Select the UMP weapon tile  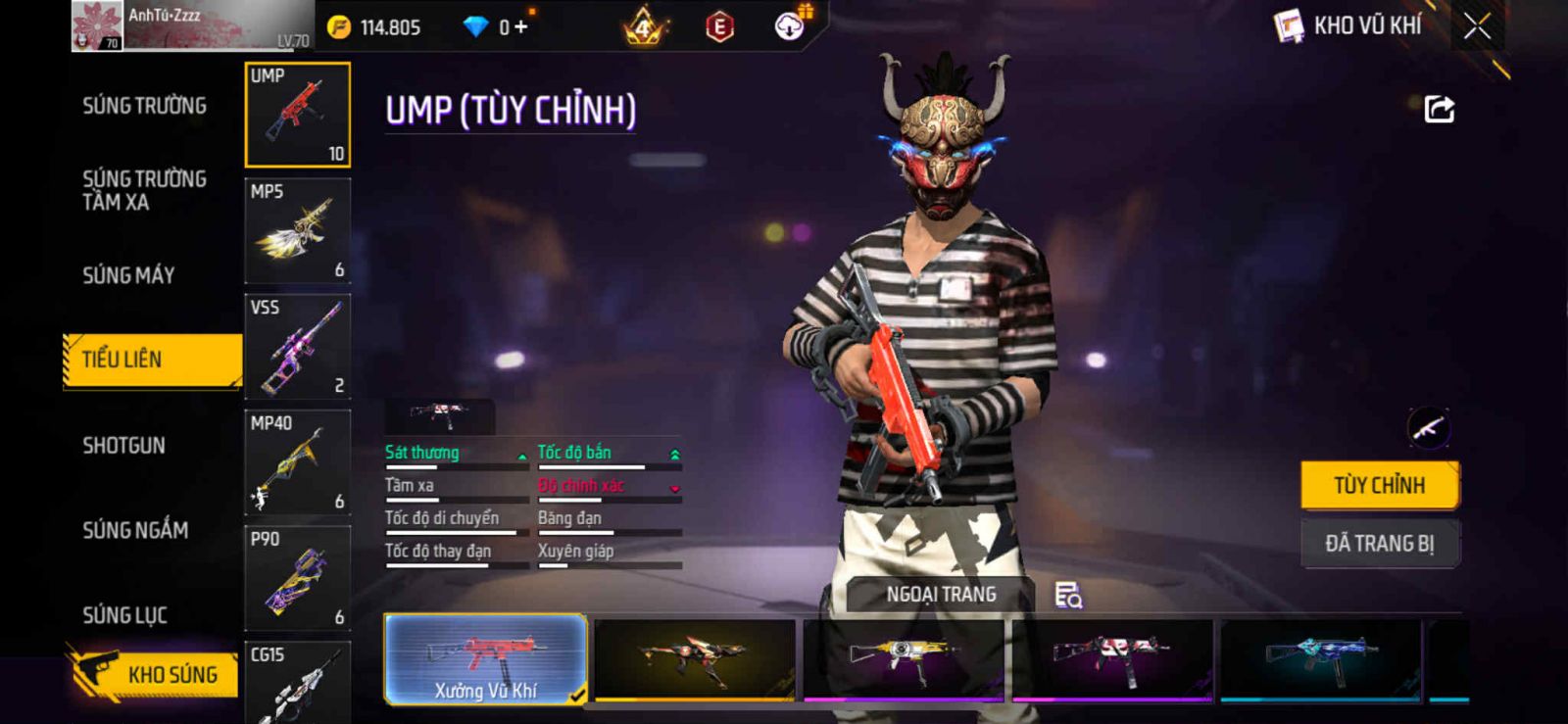click(x=297, y=115)
